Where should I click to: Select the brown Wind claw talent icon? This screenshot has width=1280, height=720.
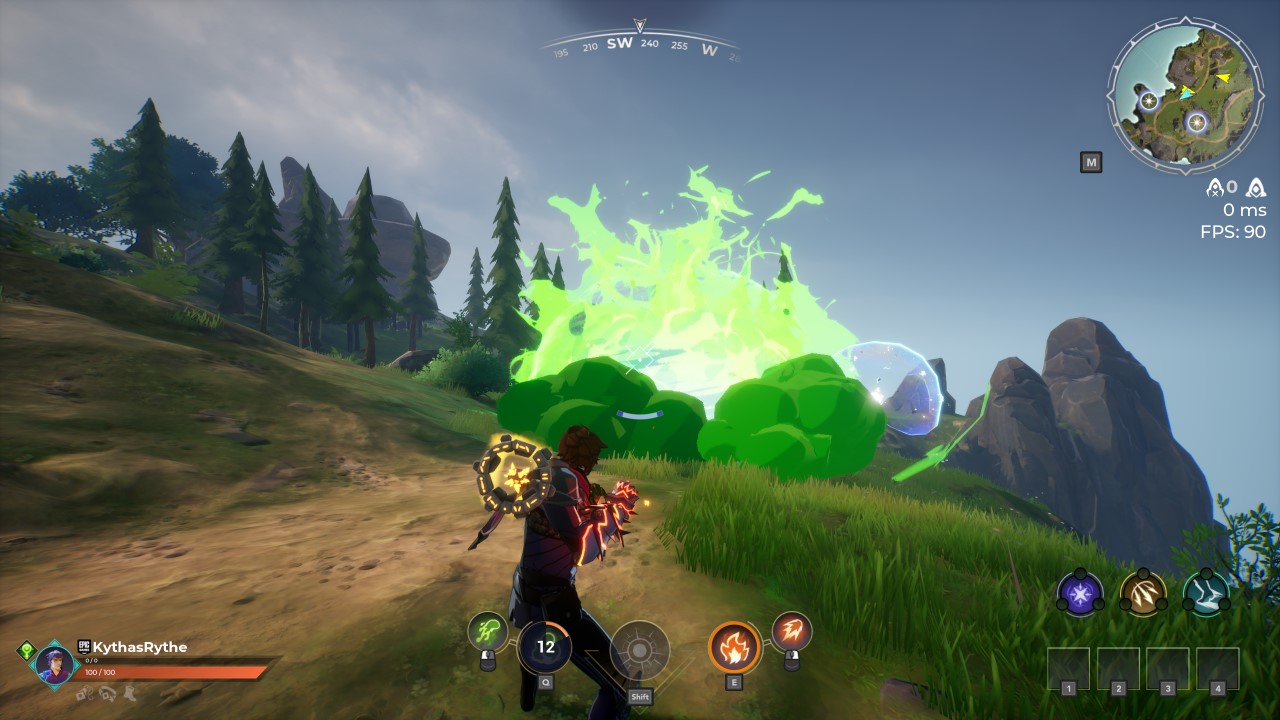pyautogui.click(x=1143, y=593)
